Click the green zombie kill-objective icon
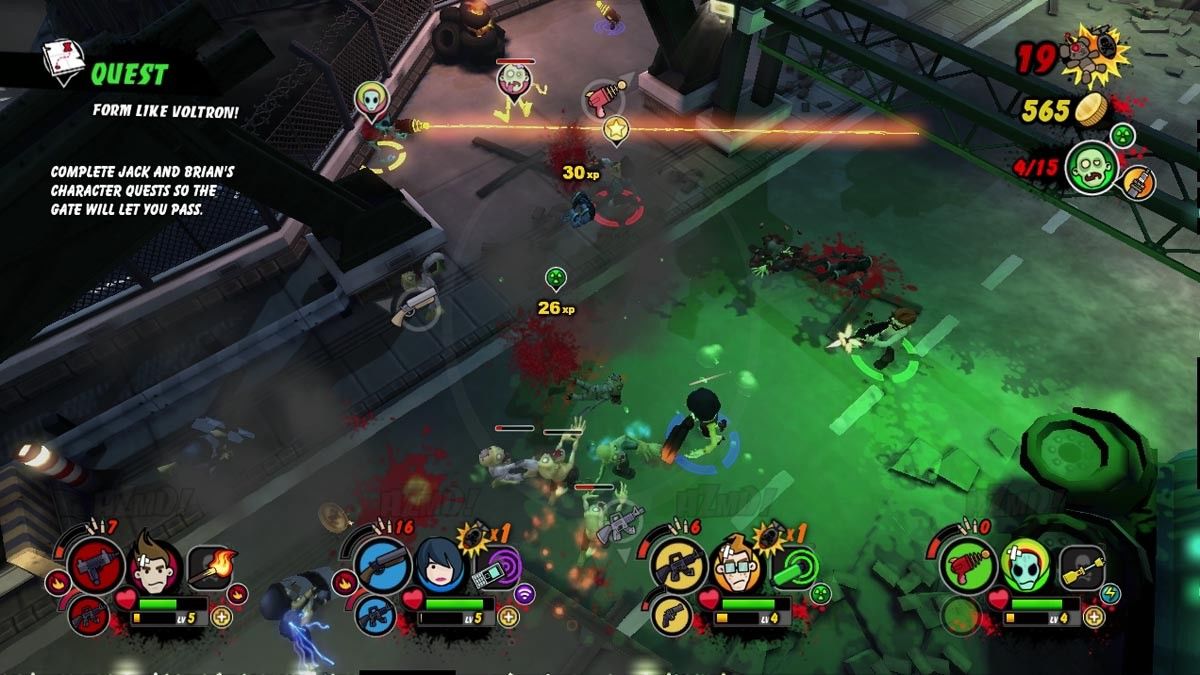The image size is (1200, 675). pyautogui.click(x=1090, y=167)
